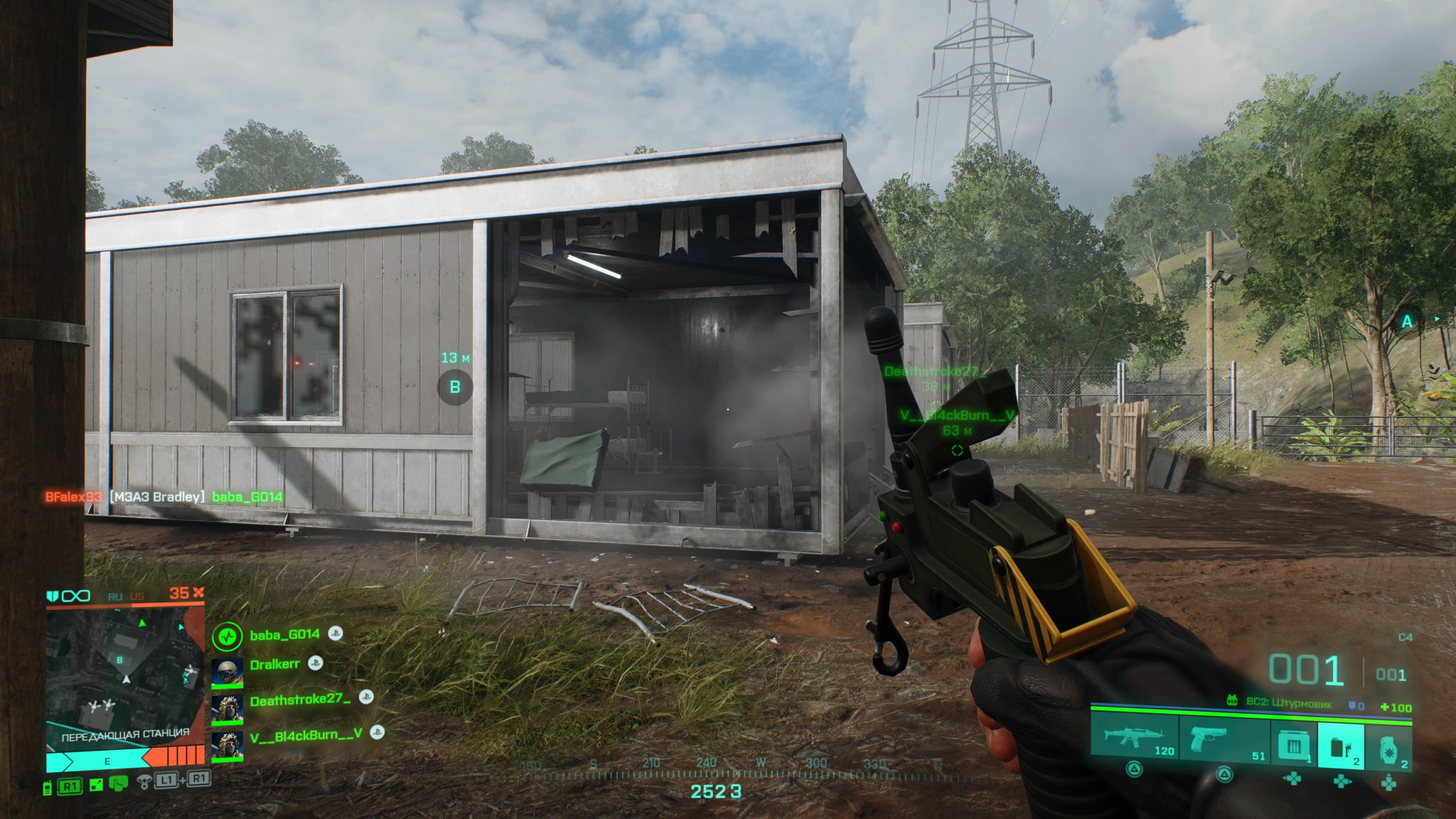This screenshot has height=819, width=1456.
Task: Select squadmate Dralkerr in squad list
Action: click(x=274, y=665)
